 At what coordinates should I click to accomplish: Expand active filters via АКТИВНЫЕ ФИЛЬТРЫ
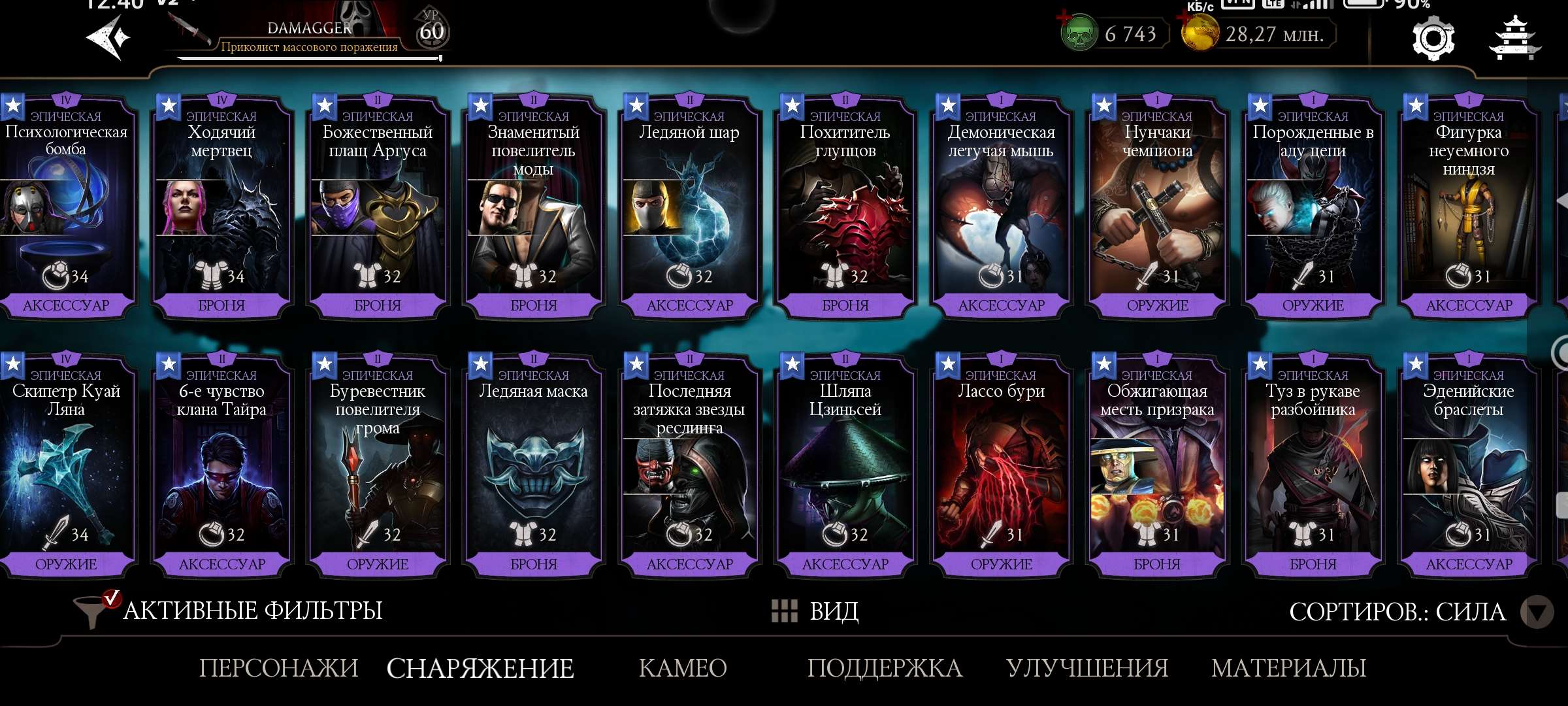pos(252,612)
